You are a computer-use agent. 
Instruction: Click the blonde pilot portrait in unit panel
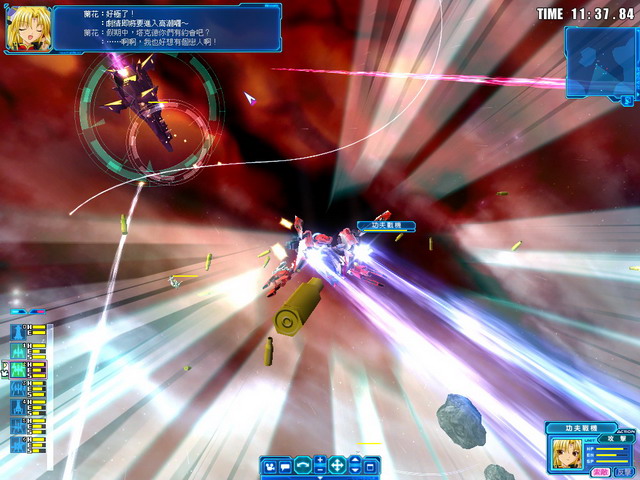click(567, 452)
